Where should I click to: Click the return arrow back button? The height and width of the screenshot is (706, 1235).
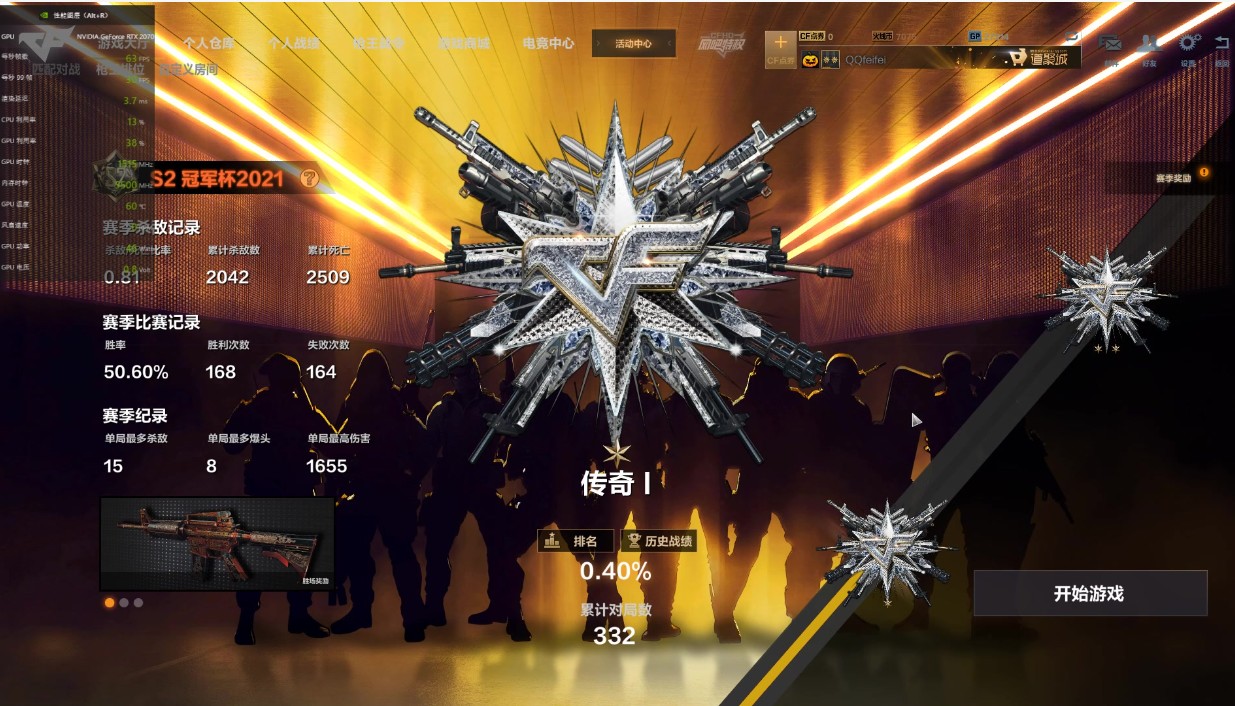1222,45
